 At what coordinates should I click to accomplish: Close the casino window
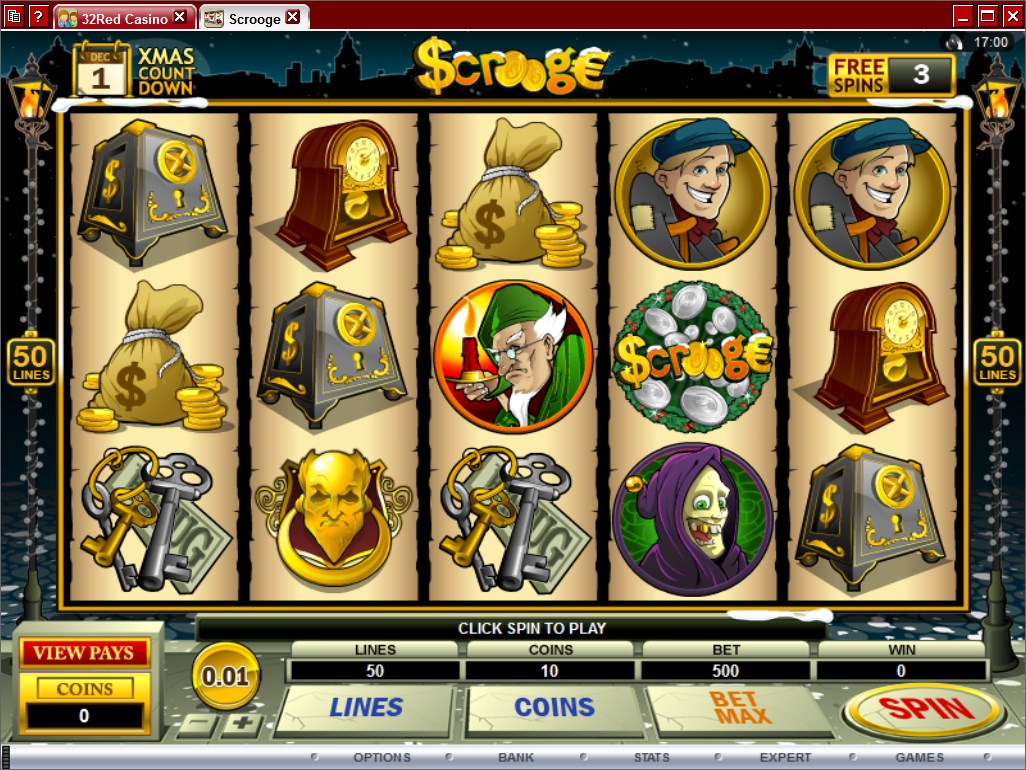click(1012, 15)
